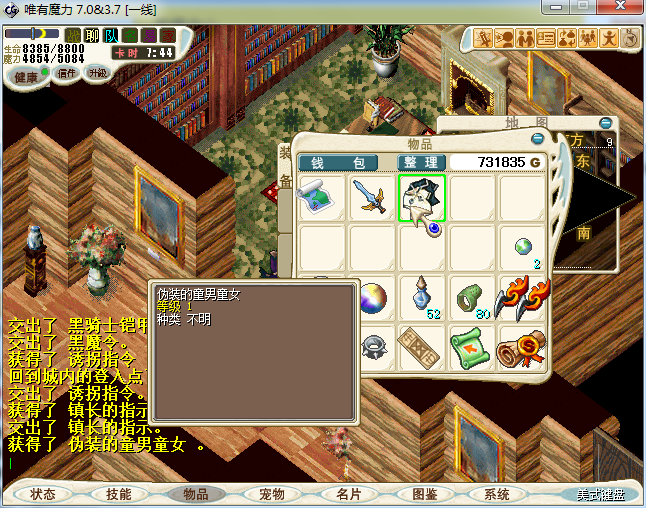This screenshot has width=646, height=508.
Task: Select the green scroll with orange arrow
Action: (473, 348)
